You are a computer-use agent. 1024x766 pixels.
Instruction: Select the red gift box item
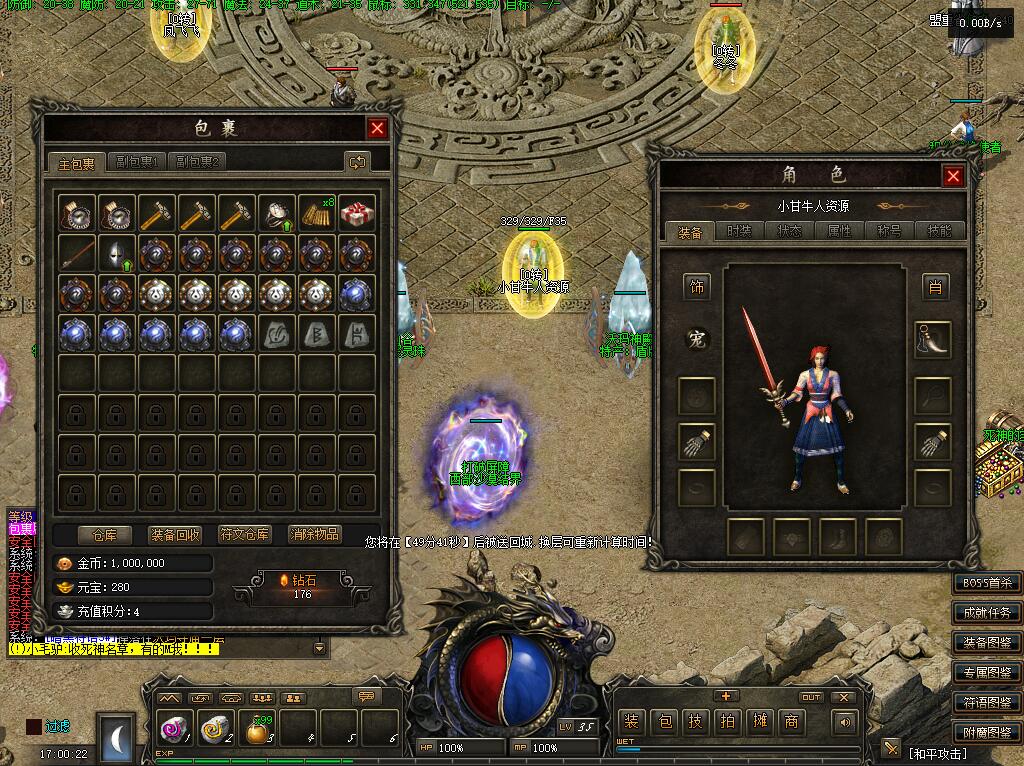[x=357, y=212]
